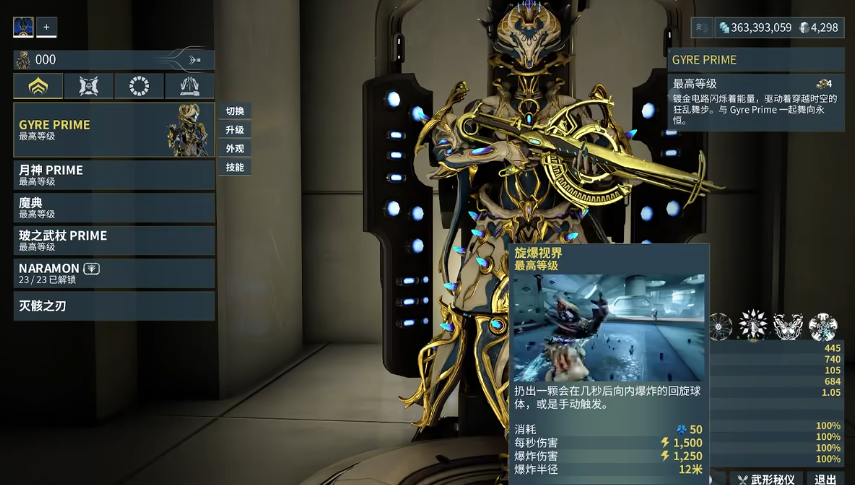The image size is (855, 485).
Task: Open the 升级 upgrade menu
Action: point(235,130)
